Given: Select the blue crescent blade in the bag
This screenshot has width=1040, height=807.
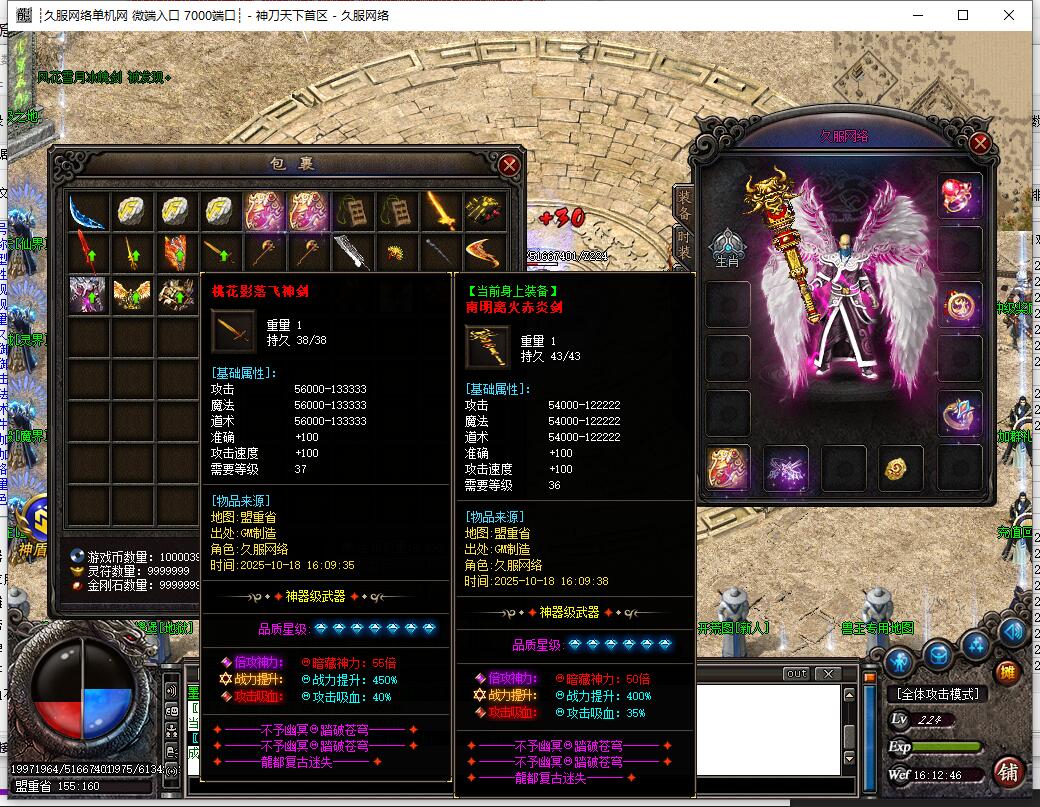Looking at the screenshot, I should pyautogui.click(x=87, y=210).
